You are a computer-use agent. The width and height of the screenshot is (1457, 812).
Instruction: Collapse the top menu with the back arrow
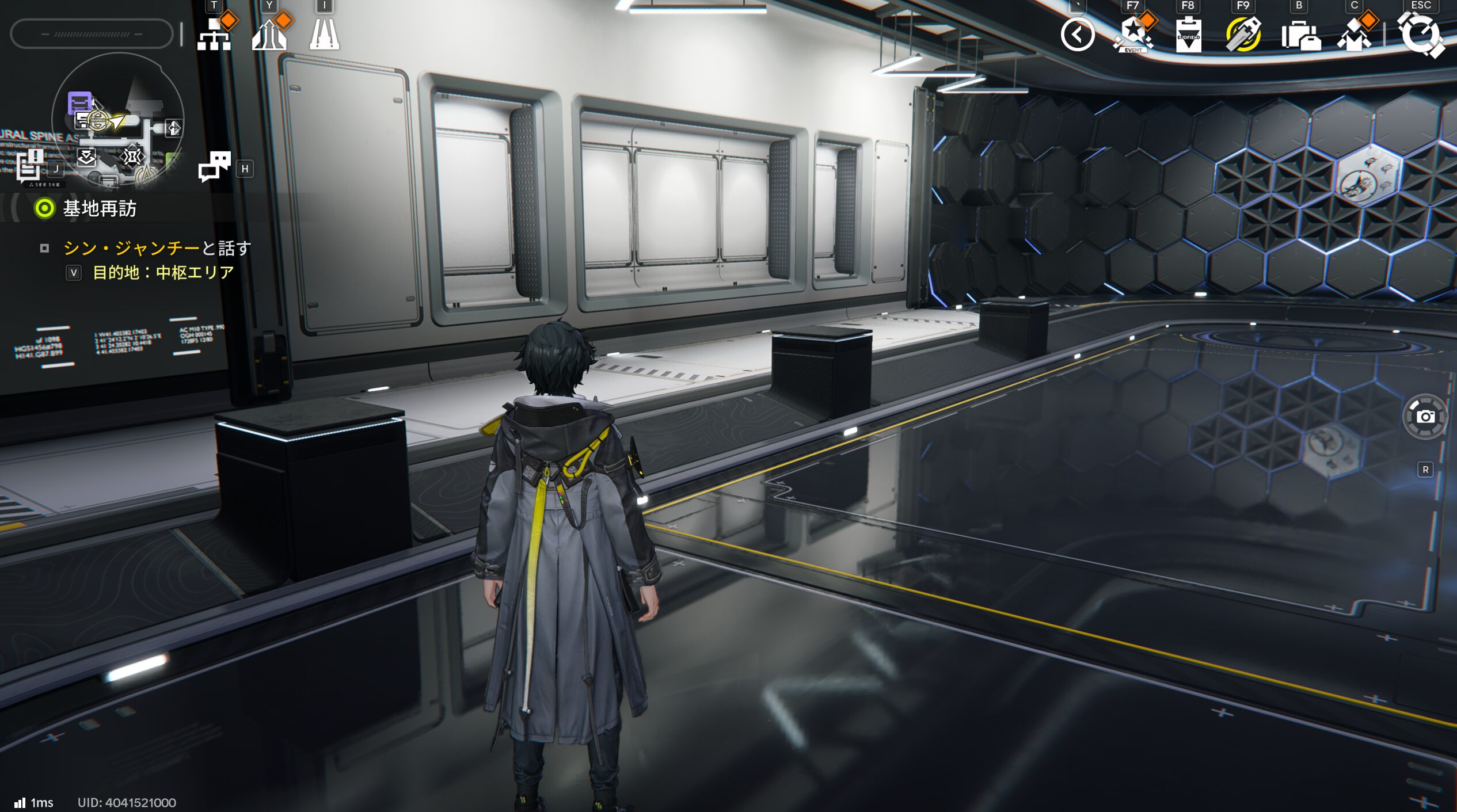pyautogui.click(x=1077, y=35)
